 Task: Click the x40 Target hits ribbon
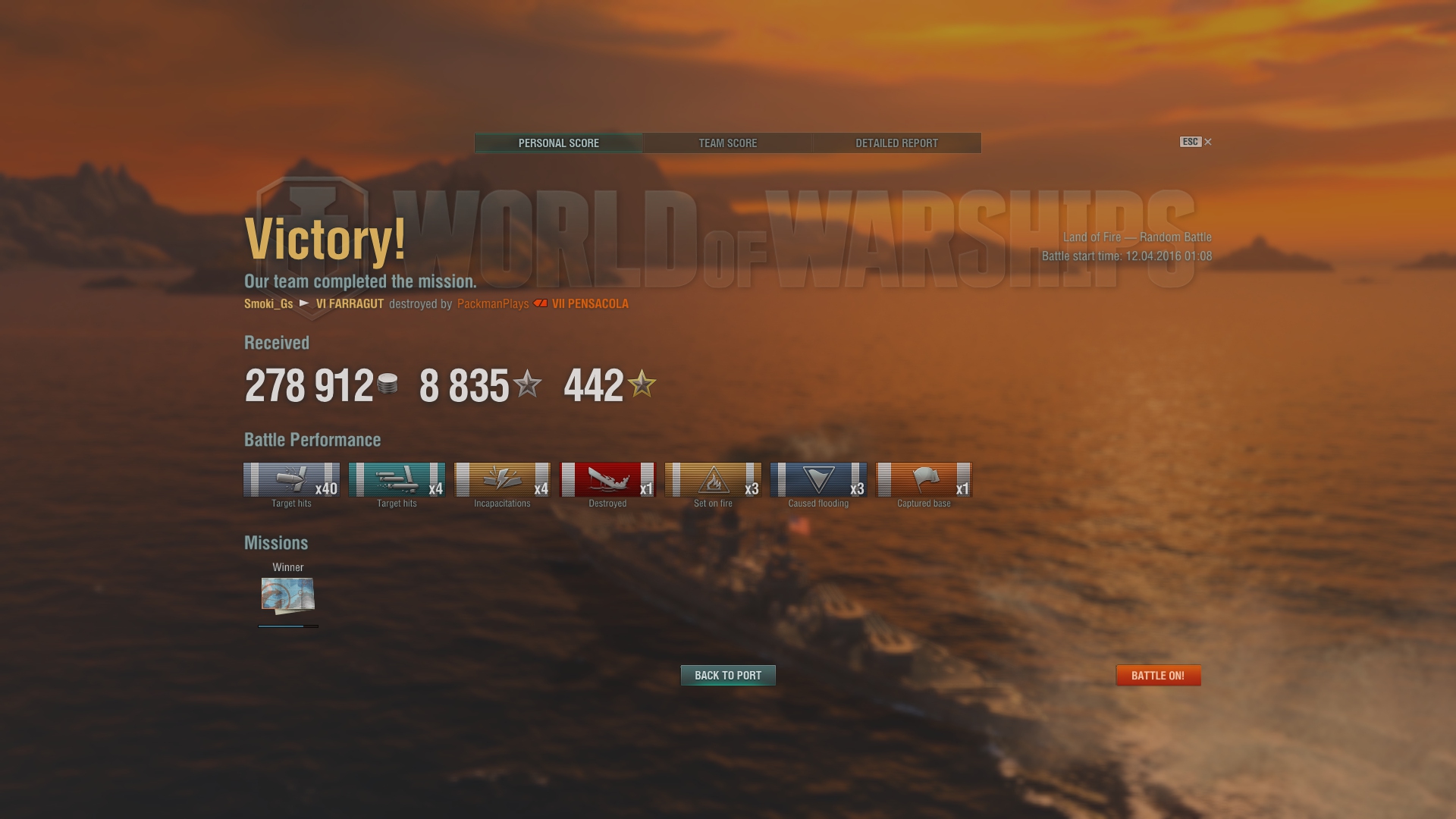(x=291, y=480)
